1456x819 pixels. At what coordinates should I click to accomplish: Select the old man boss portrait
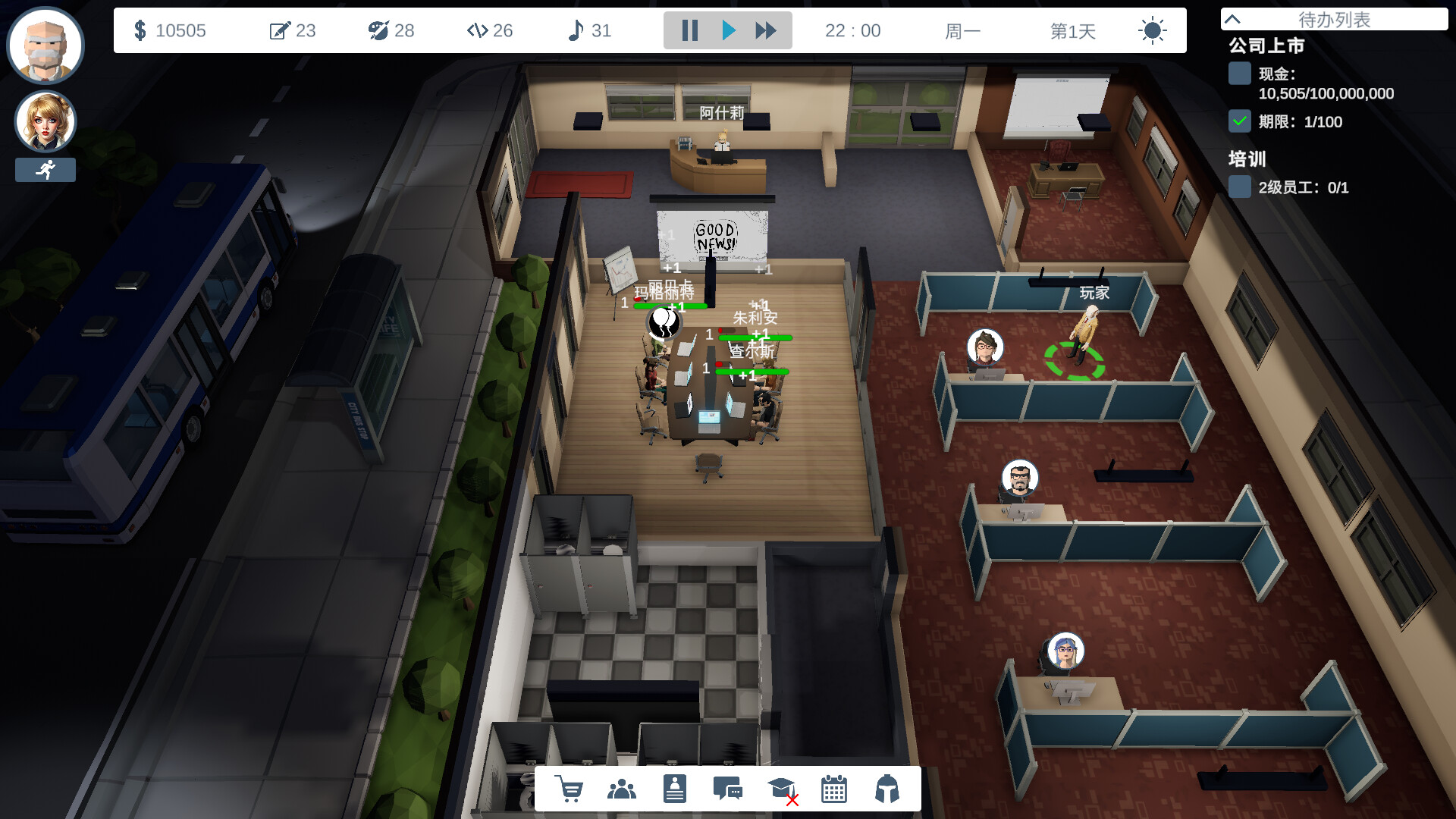[45, 45]
